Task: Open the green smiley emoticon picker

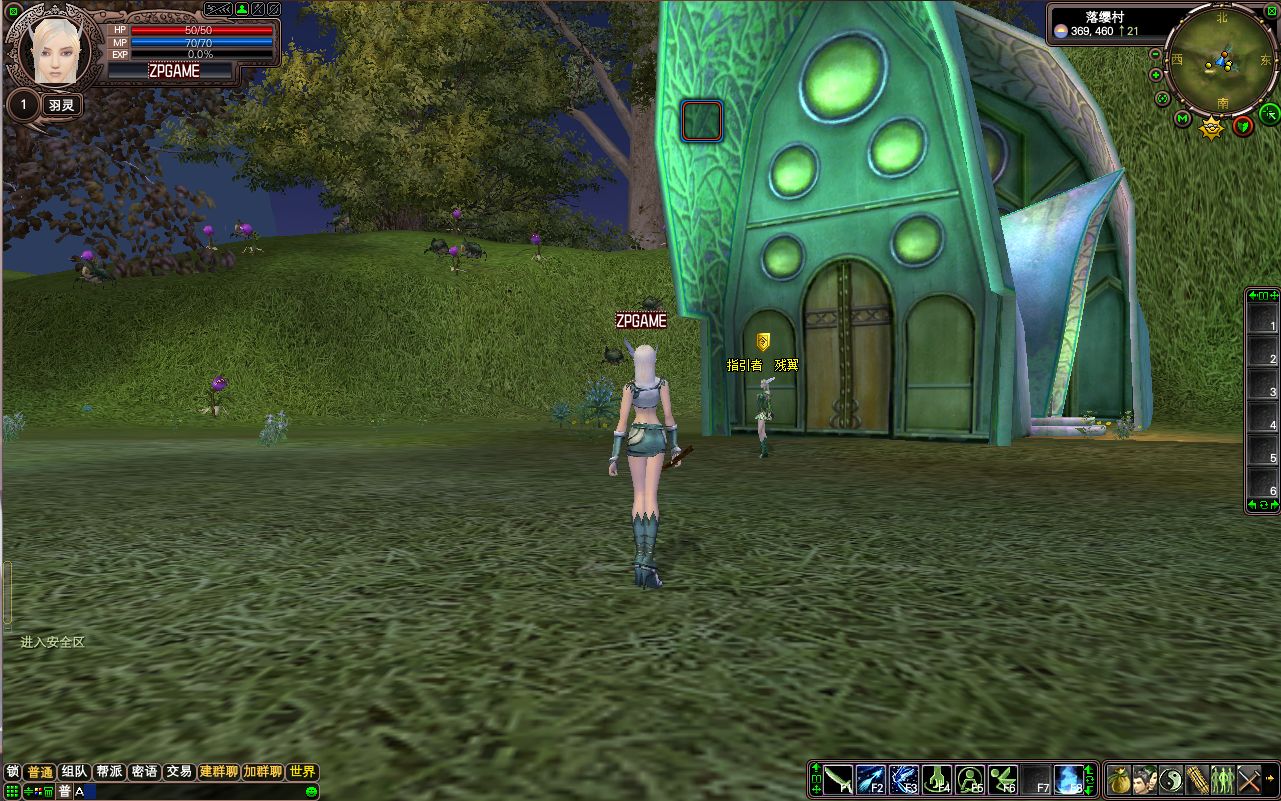Action: click(x=311, y=792)
